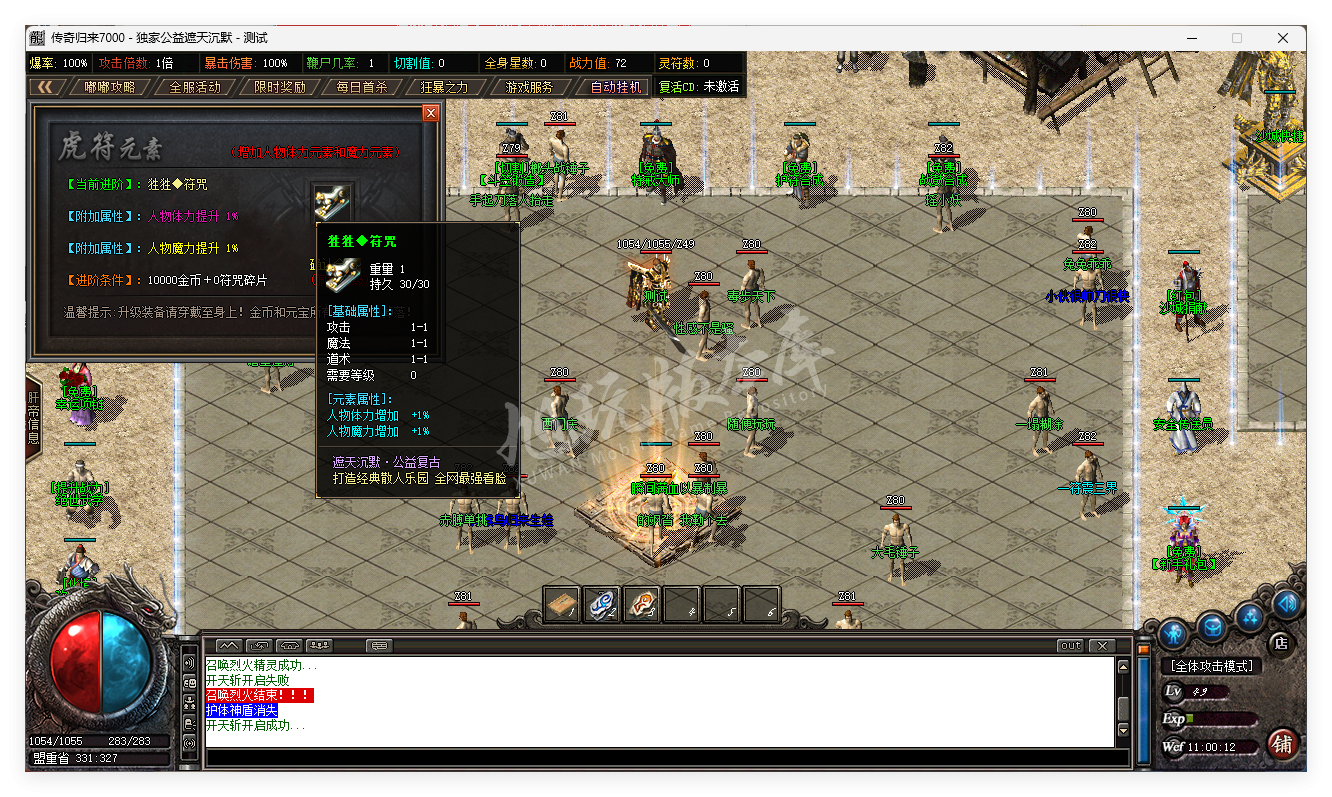Open the chat channel icon with three figures
Image resolution: width=1332 pixels, height=797 pixels.
click(319, 645)
